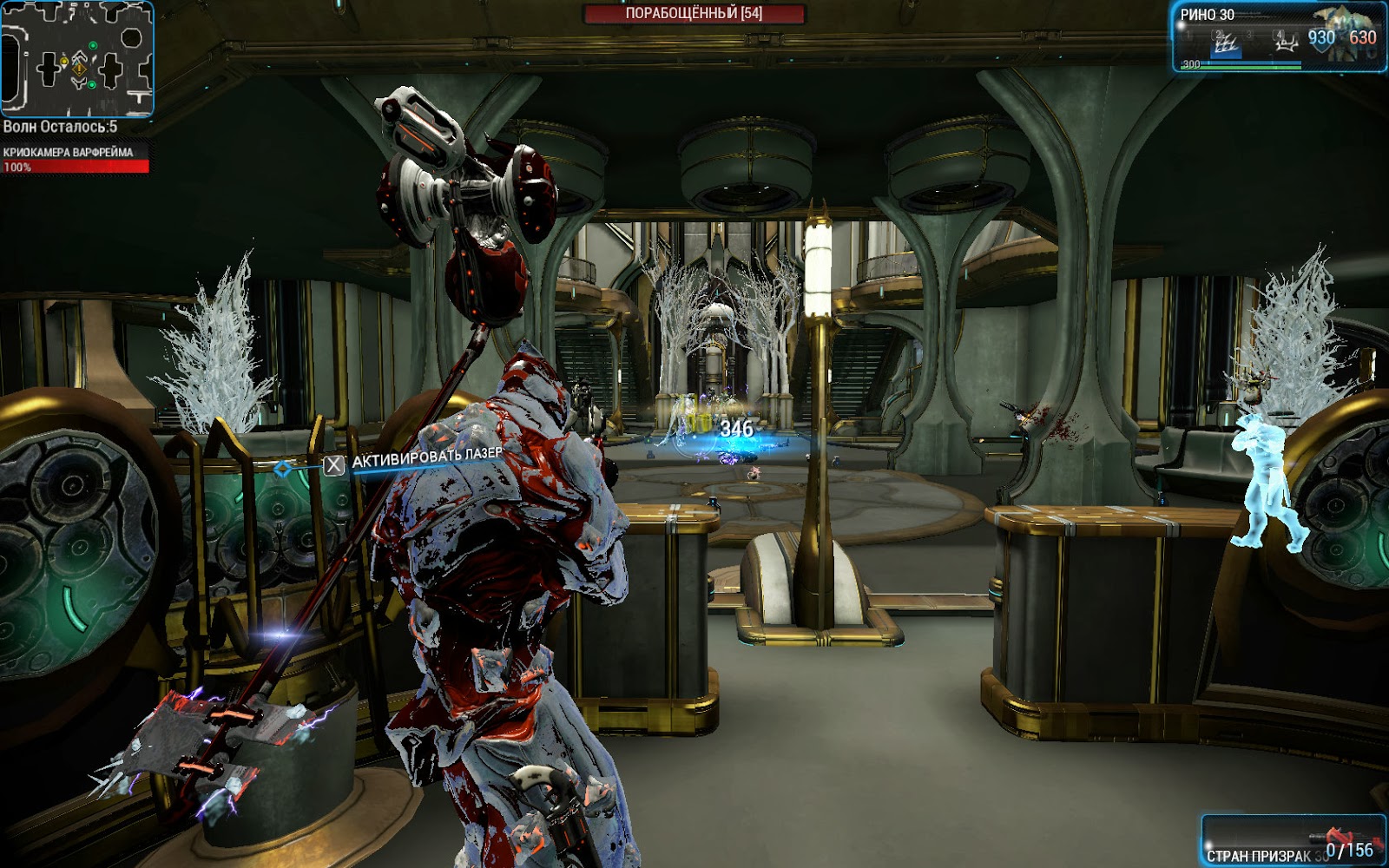Click the objective diamond marker on the minimap
Viewport: 1389px width, 868px height.
79,69
